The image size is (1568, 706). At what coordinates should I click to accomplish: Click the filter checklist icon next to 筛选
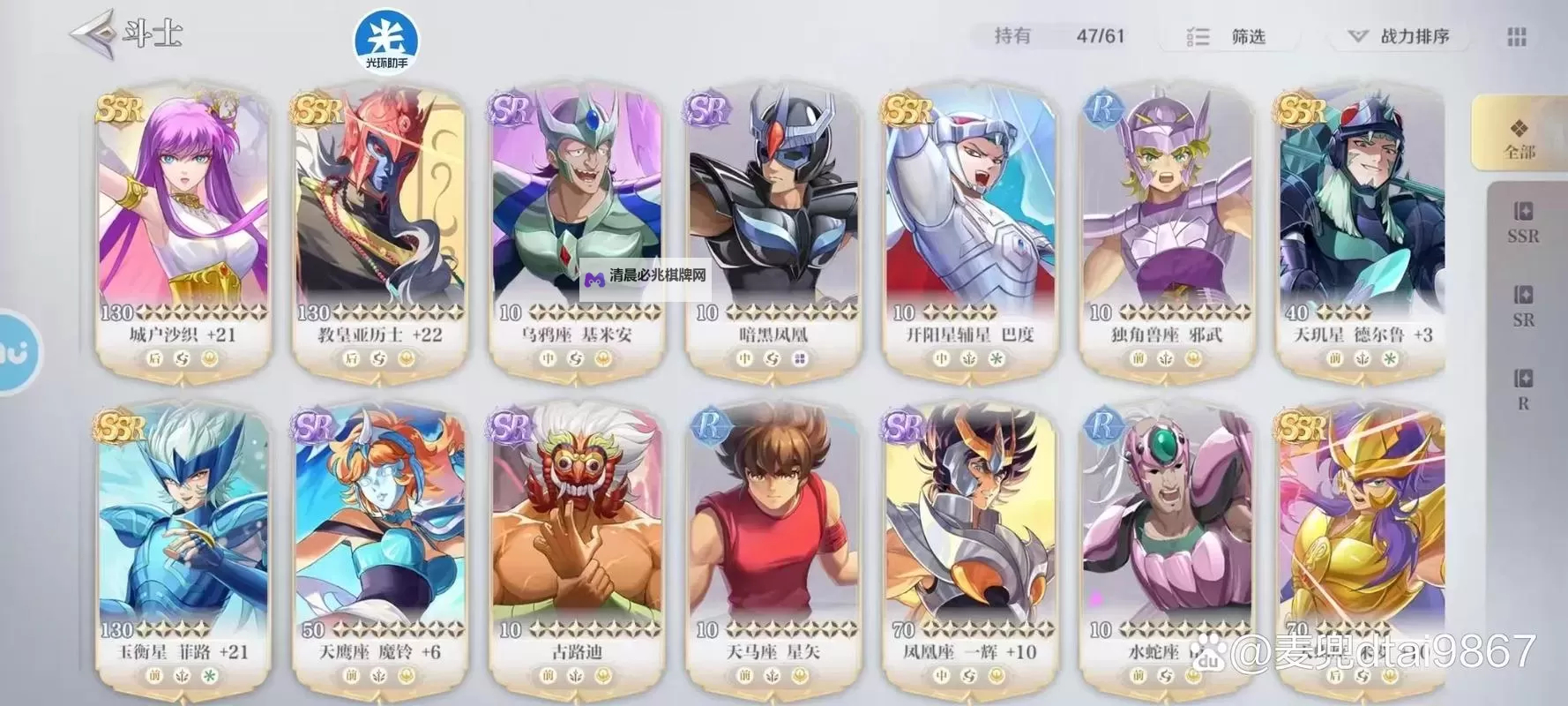pos(1198,37)
